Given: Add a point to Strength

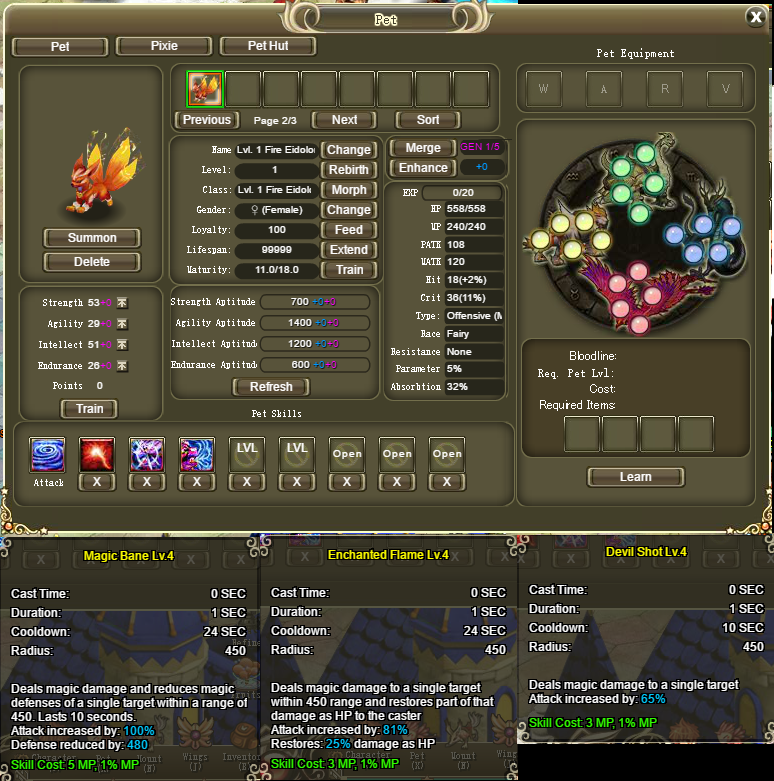Looking at the screenshot, I should tap(122, 302).
